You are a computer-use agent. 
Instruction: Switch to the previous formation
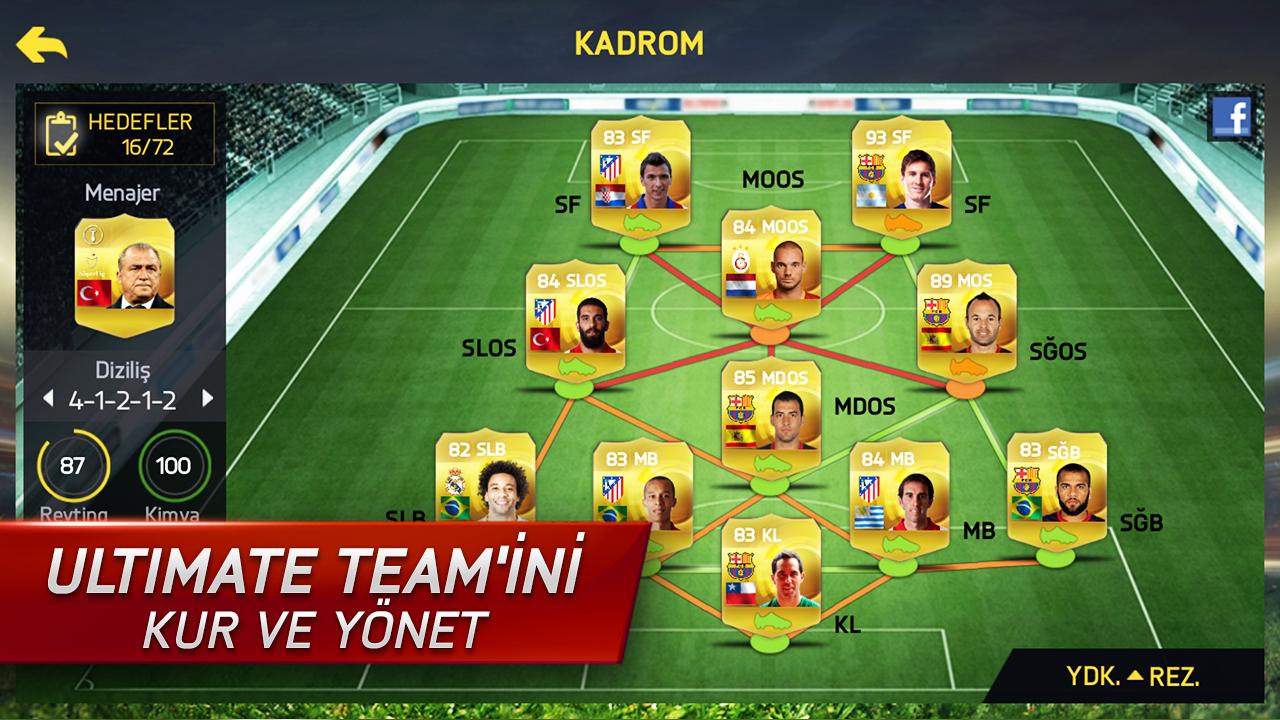coord(47,400)
